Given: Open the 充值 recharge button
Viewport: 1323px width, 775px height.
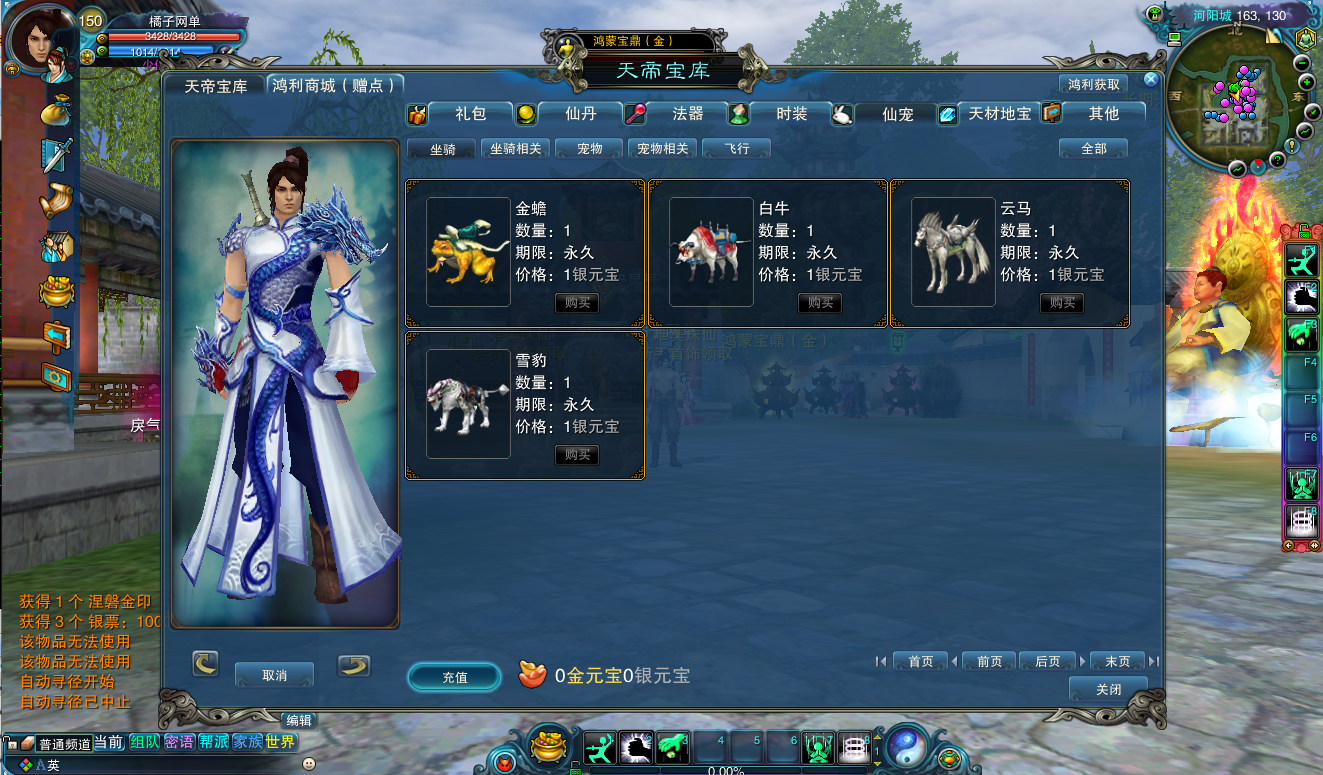Looking at the screenshot, I should coord(454,677).
